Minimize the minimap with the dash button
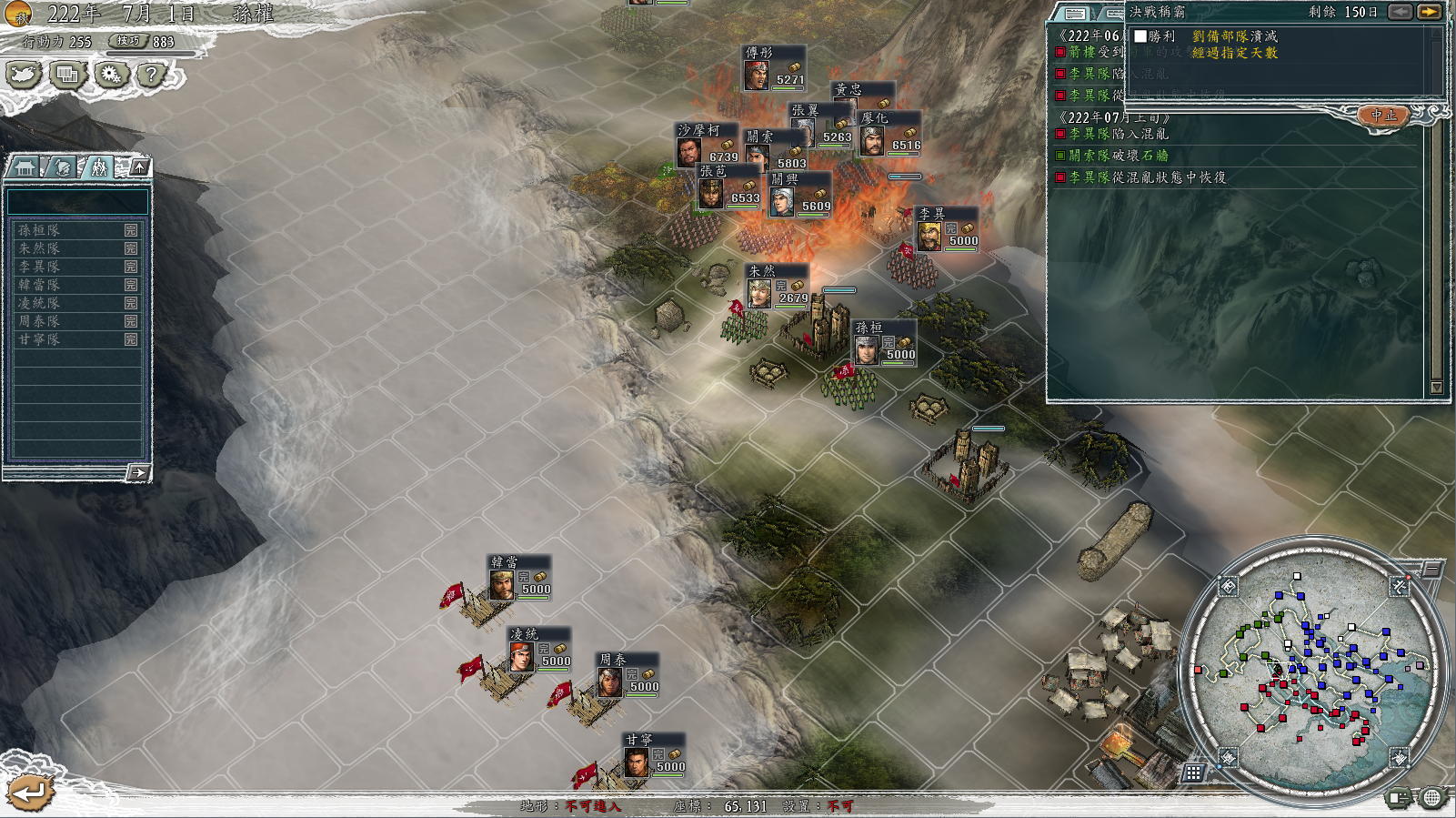This screenshot has height=818, width=1456. click(x=1432, y=570)
